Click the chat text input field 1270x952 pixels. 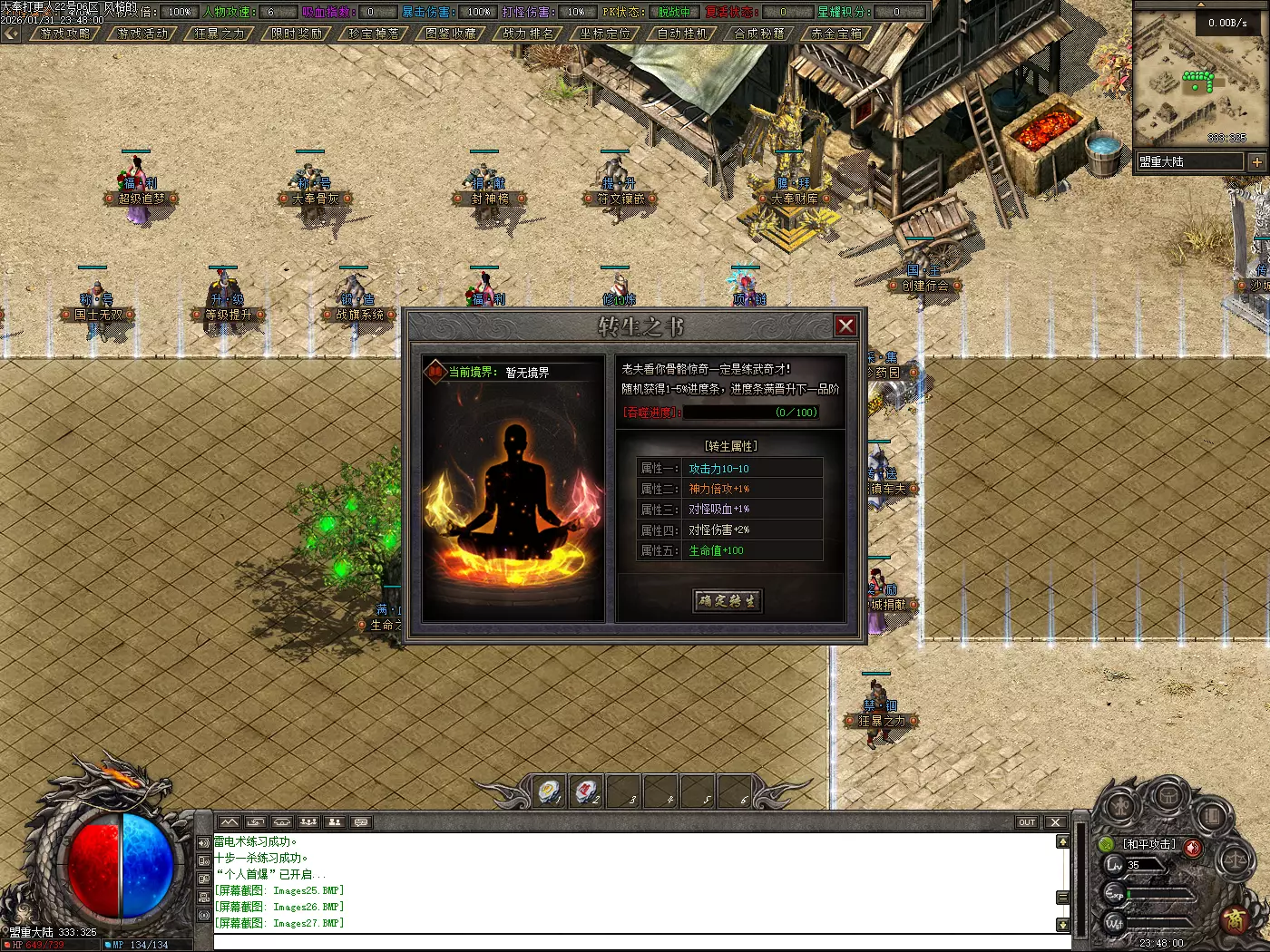tap(635, 941)
